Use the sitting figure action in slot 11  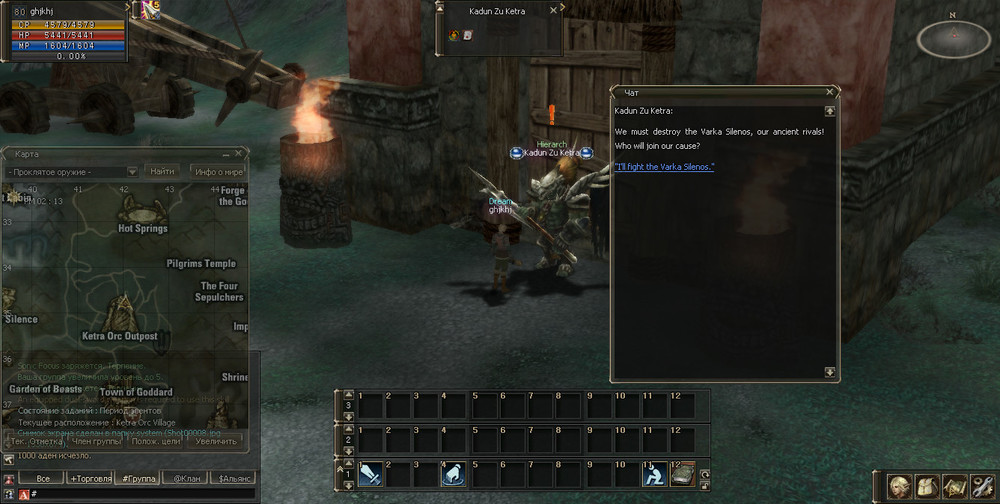click(x=655, y=476)
